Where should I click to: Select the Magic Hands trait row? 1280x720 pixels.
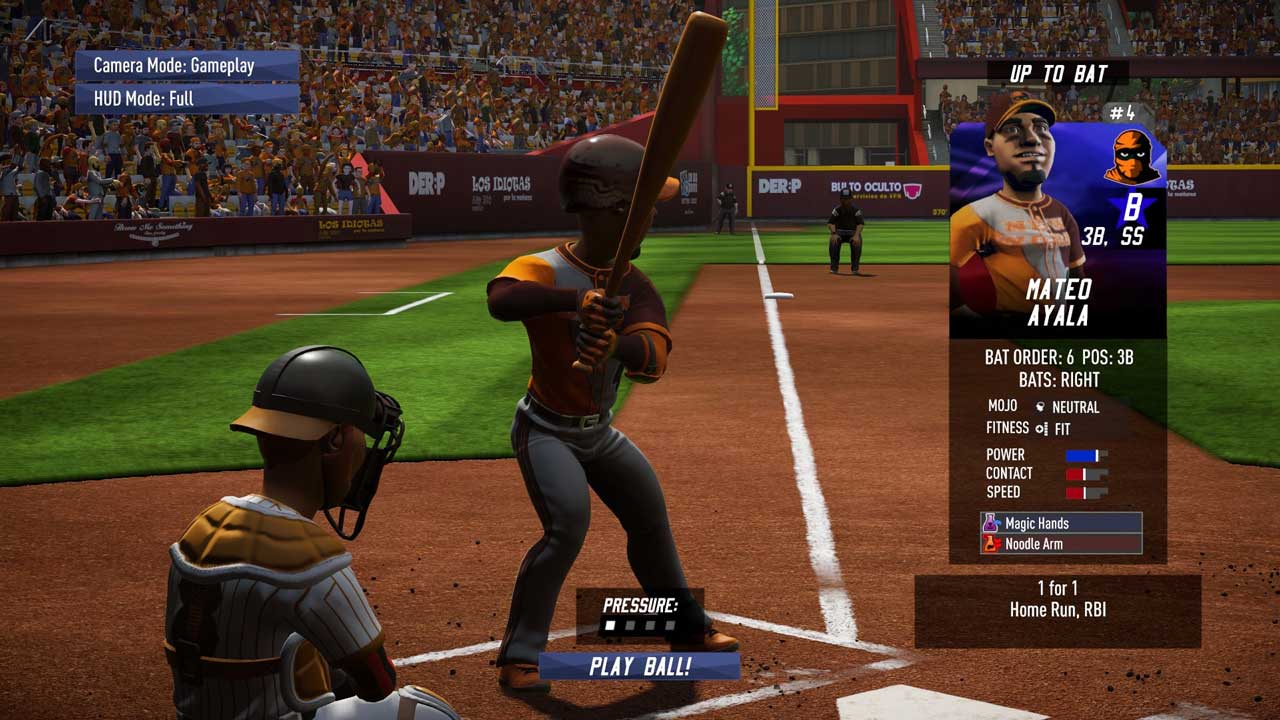(1061, 523)
